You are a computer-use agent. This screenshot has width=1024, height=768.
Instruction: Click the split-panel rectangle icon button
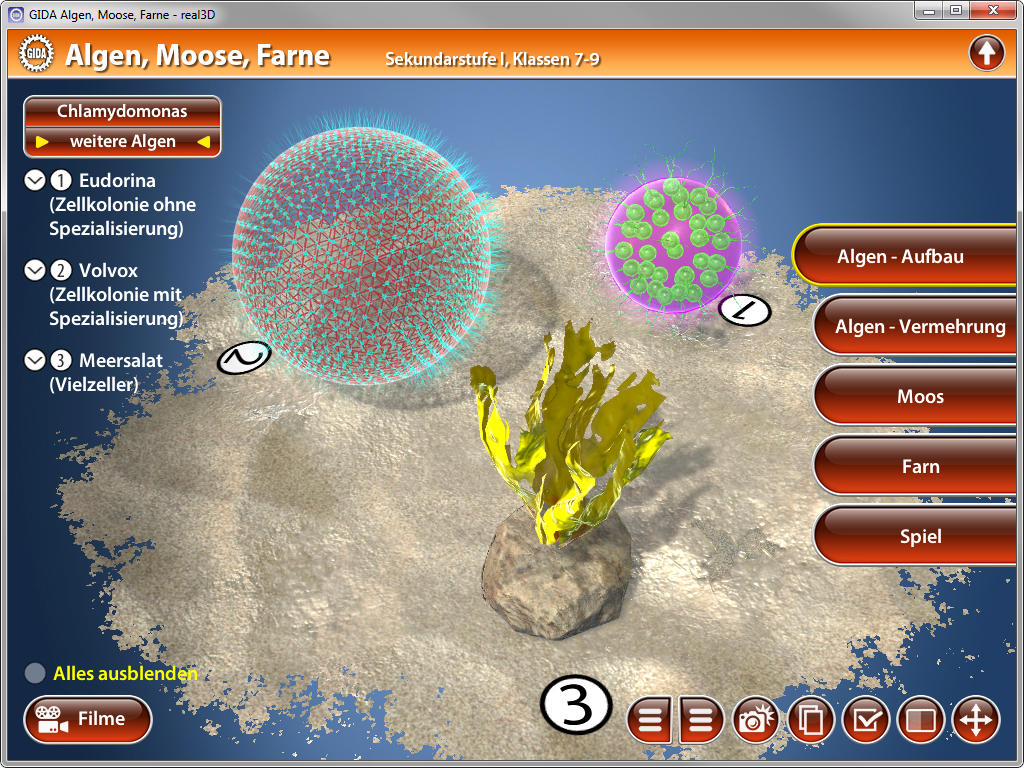[920, 720]
